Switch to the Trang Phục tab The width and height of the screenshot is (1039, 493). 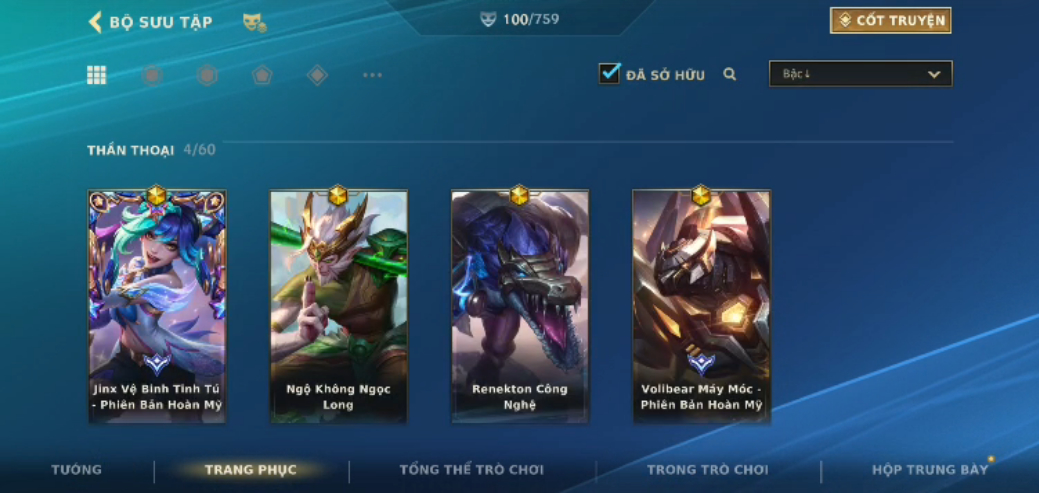[250, 470]
